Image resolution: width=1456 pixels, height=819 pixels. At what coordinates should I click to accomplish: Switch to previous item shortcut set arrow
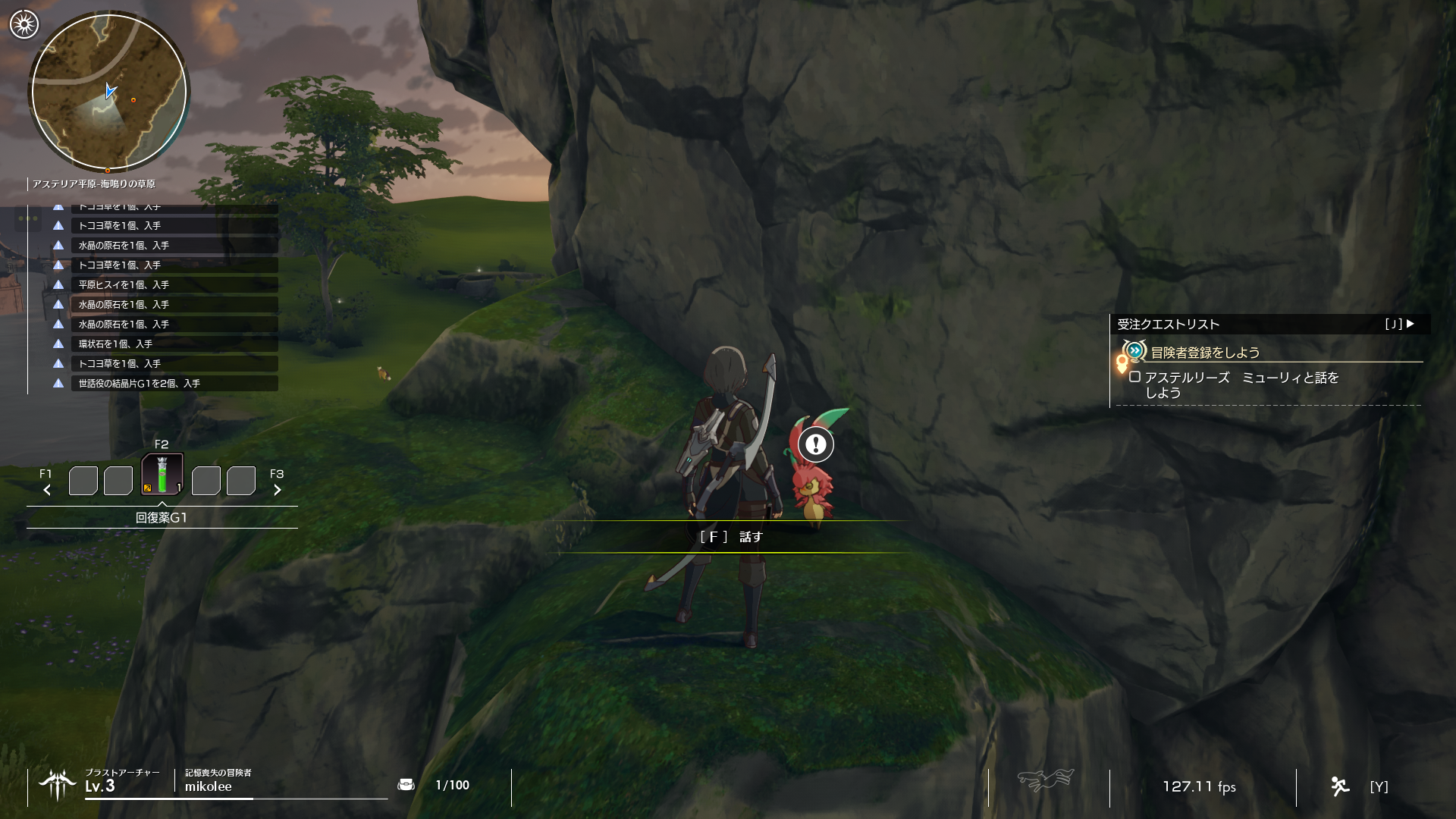click(47, 490)
